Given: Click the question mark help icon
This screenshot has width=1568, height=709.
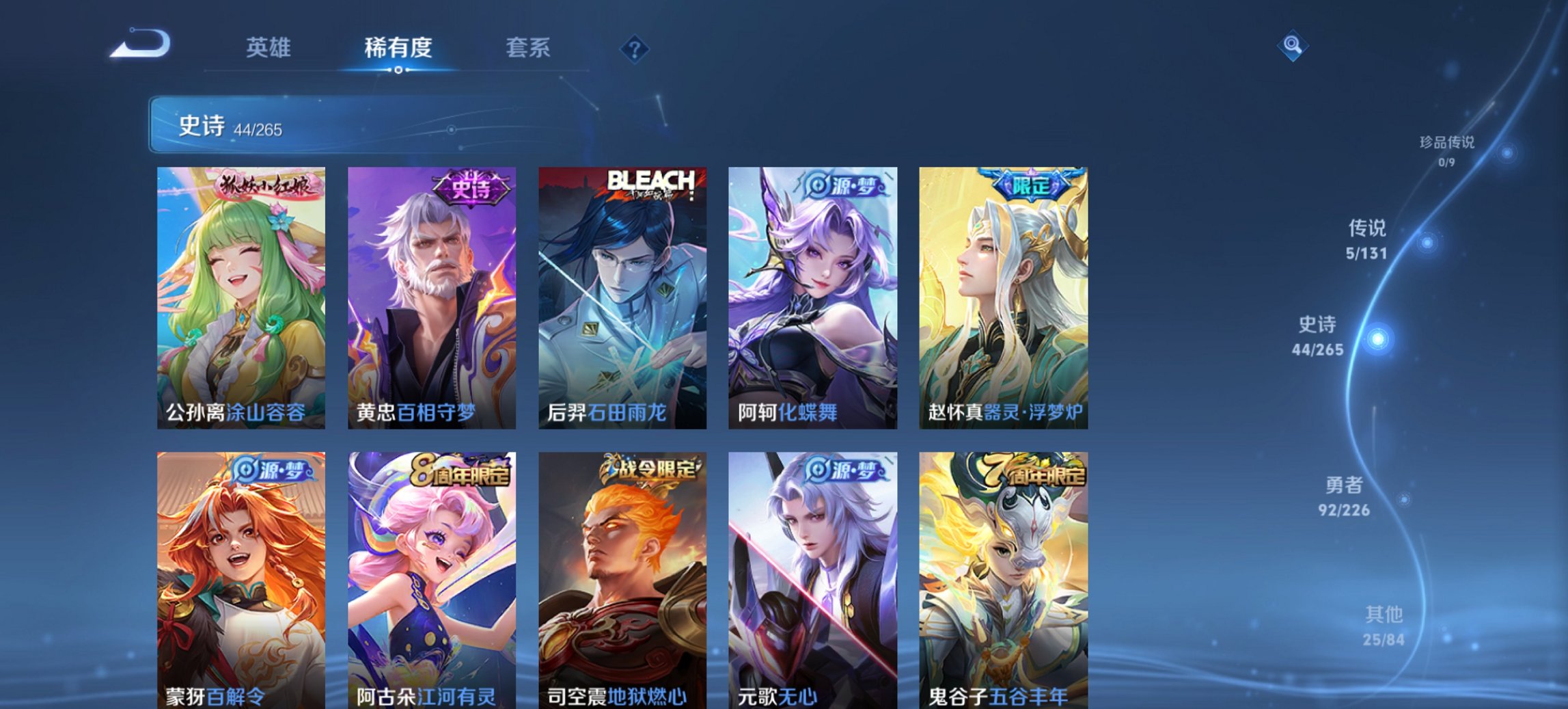Looking at the screenshot, I should [x=633, y=48].
